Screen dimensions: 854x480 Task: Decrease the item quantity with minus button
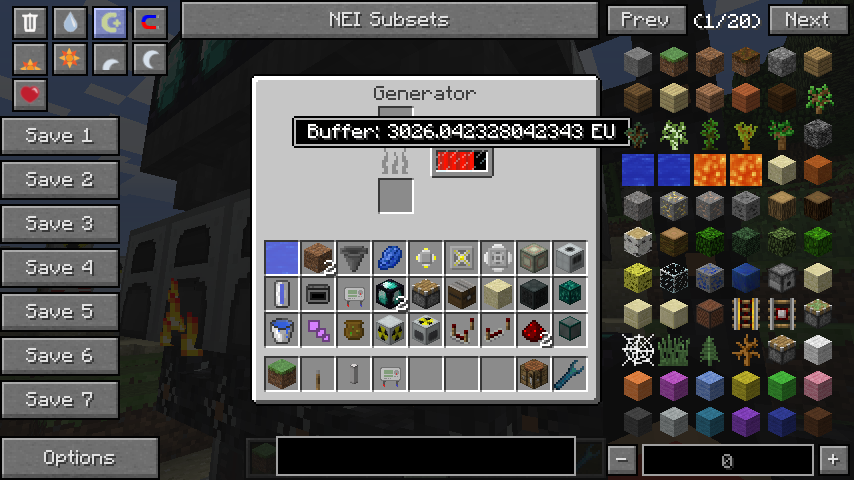pyautogui.click(x=621, y=460)
